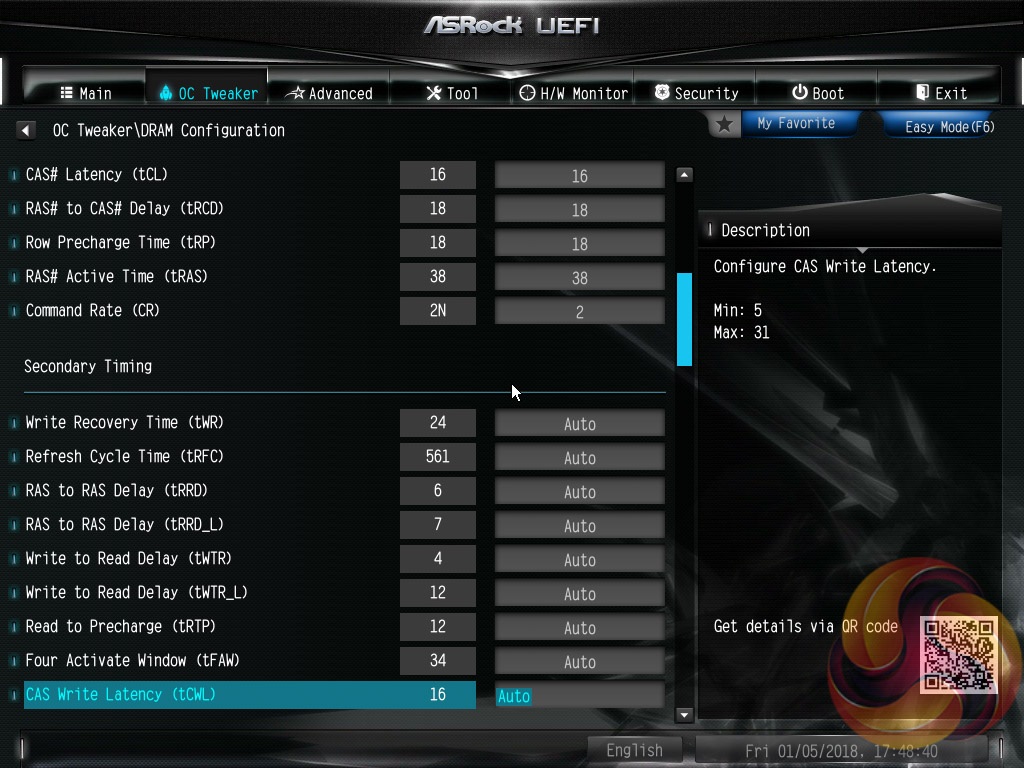The width and height of the screenshot is (1024, 768).
Task: Open the Advanced tab
Action: click(x=329, y=93)
